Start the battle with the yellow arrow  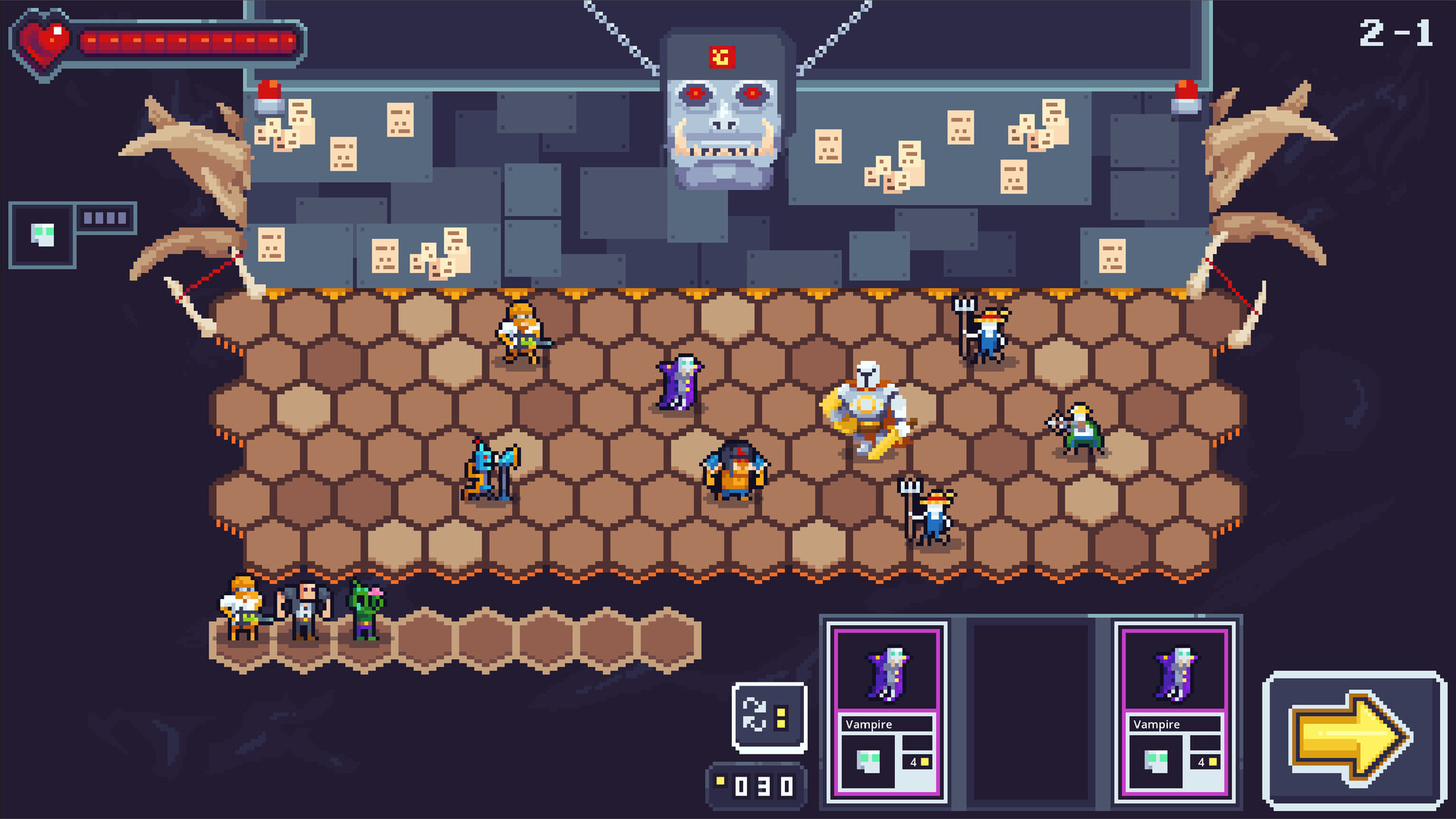click(x=1354, y=739)
